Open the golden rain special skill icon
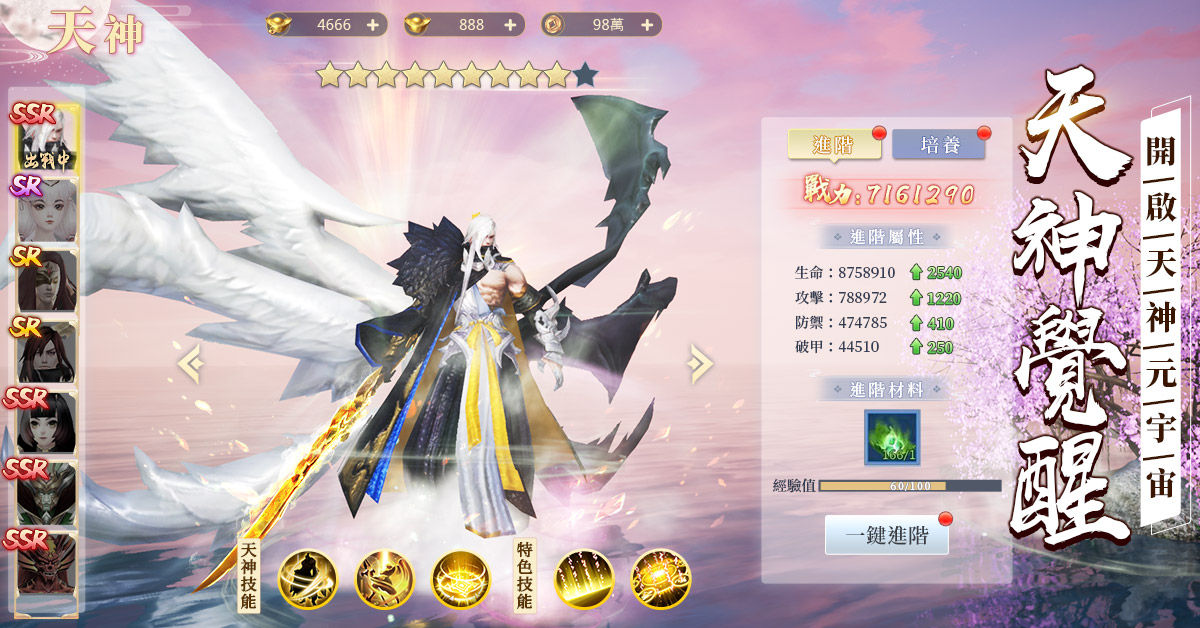1200x628 pixels. (x=584, y=579)
